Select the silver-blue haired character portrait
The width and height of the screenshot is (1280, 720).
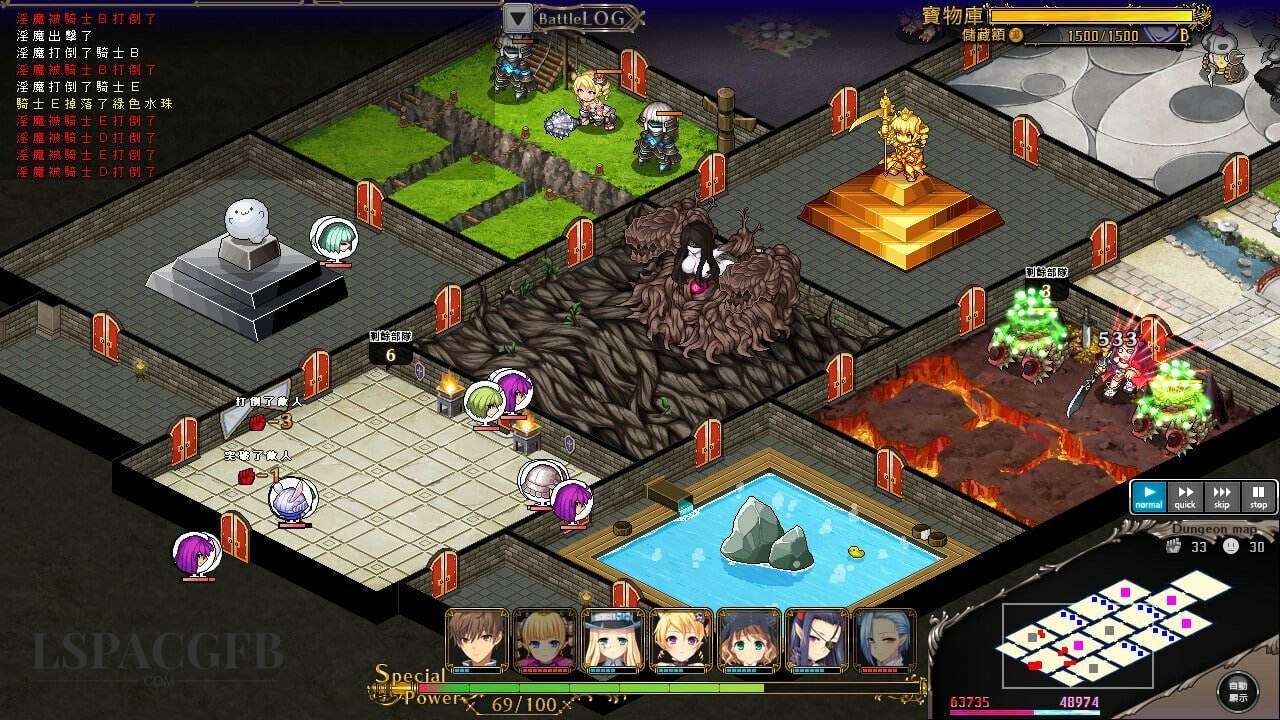885,640
